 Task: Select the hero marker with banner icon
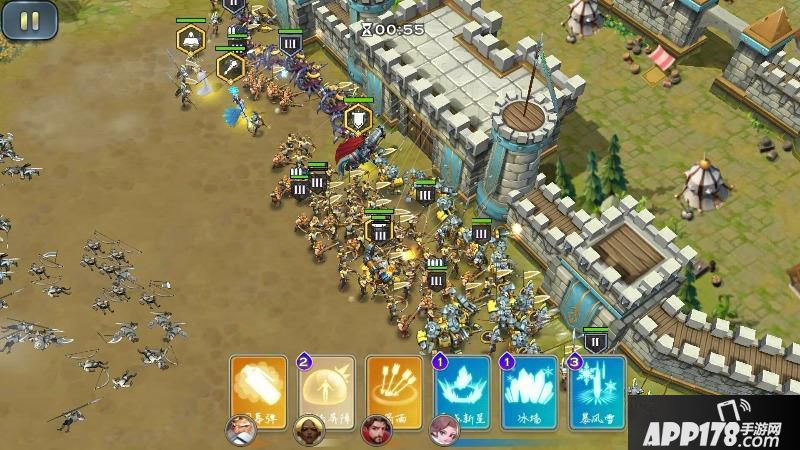[358, 118]
